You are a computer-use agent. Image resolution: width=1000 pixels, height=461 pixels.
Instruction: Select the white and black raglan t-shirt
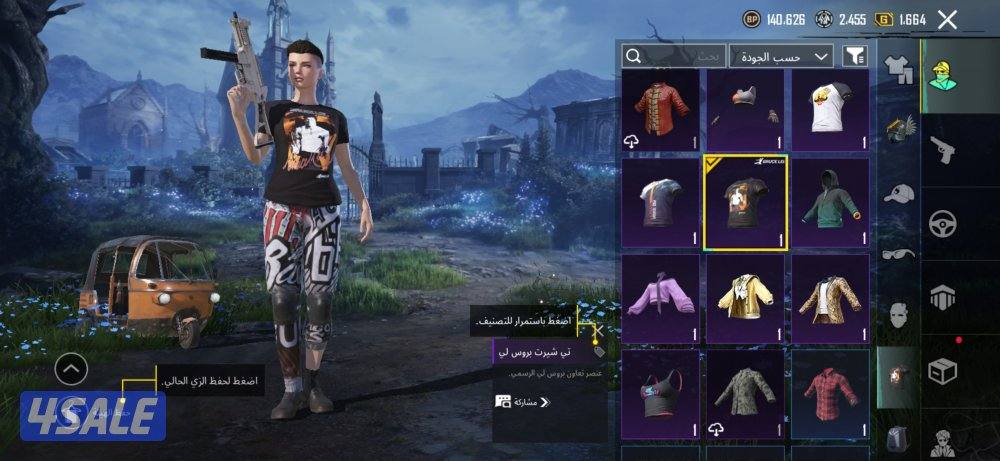[x=830, y=110]
